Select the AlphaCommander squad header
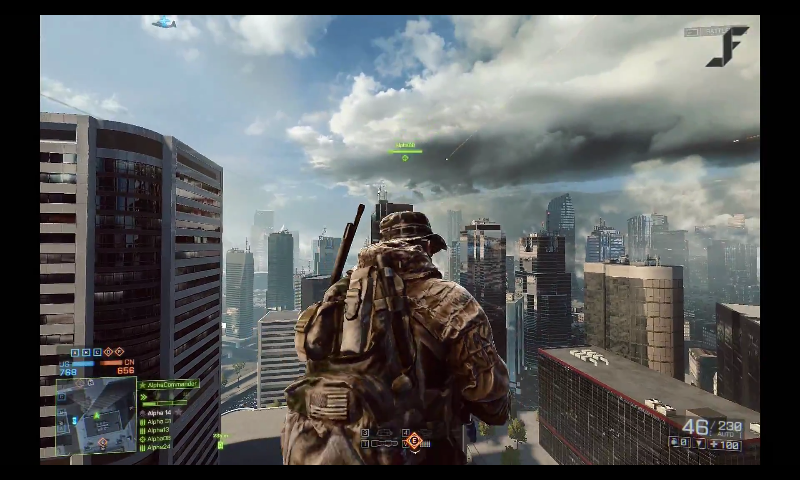The width and height of the screenshot is (800, 480). (169, 384)
